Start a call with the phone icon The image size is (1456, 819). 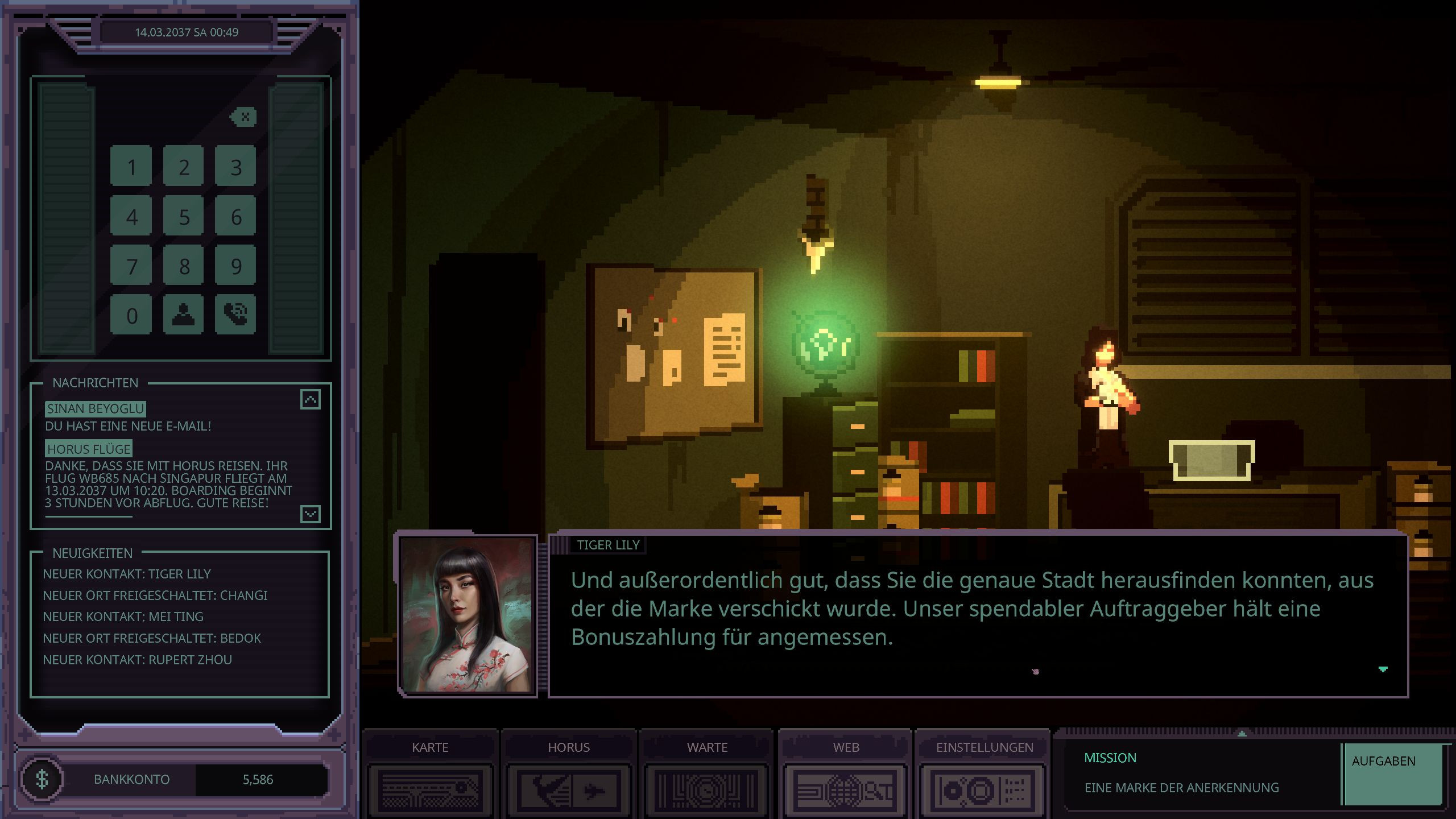click(x=236, y=315)
